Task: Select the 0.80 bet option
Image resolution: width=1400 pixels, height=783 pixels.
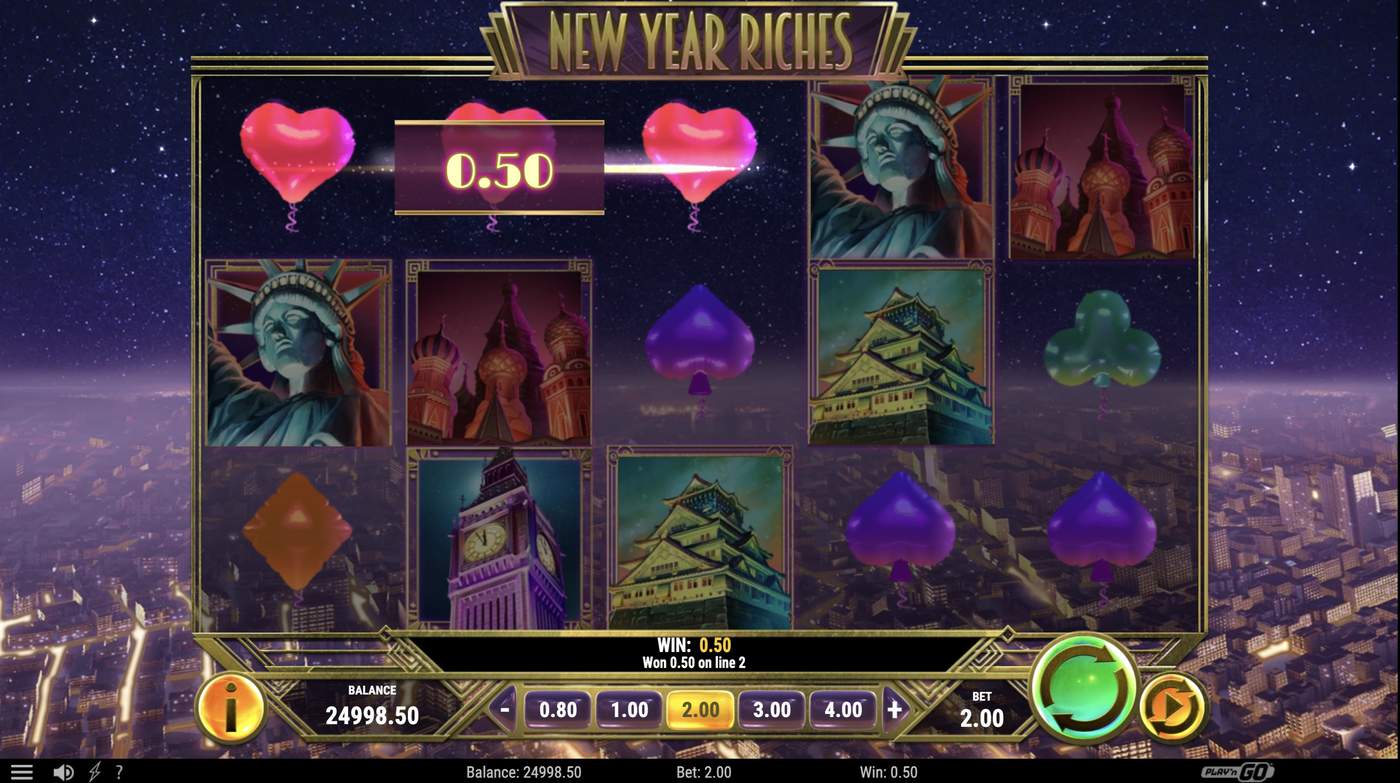Action: (558, 709)
